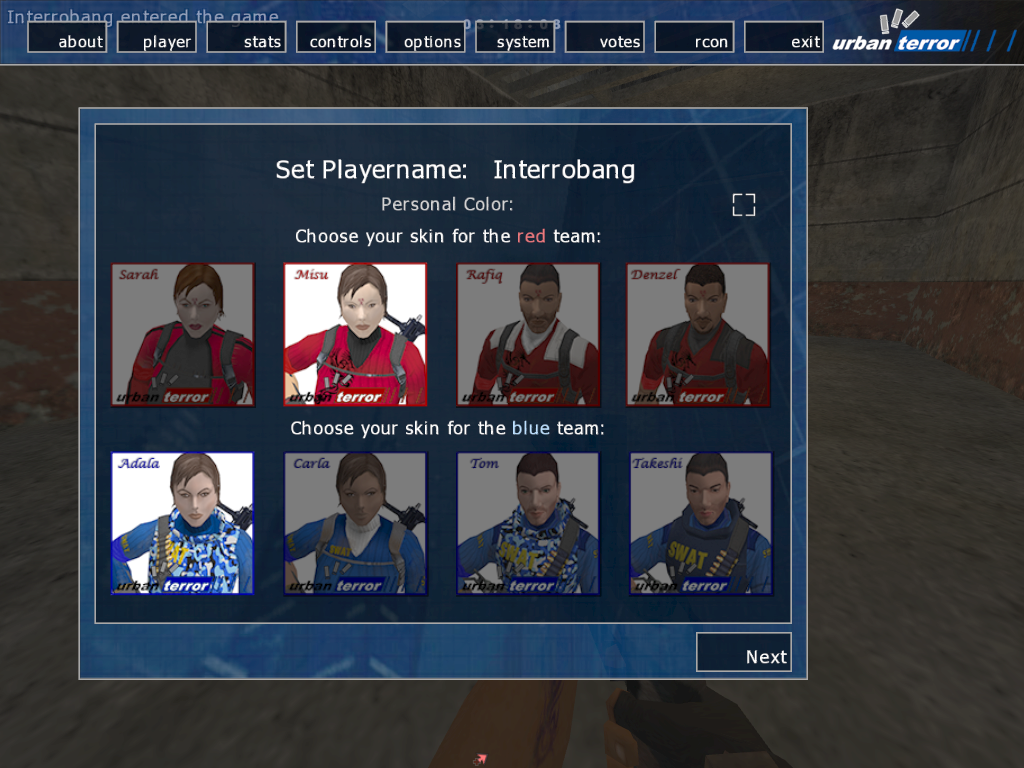This screenshot has height=768, width=1024.
Task: Open the about menu
Action: click(67, 37)
